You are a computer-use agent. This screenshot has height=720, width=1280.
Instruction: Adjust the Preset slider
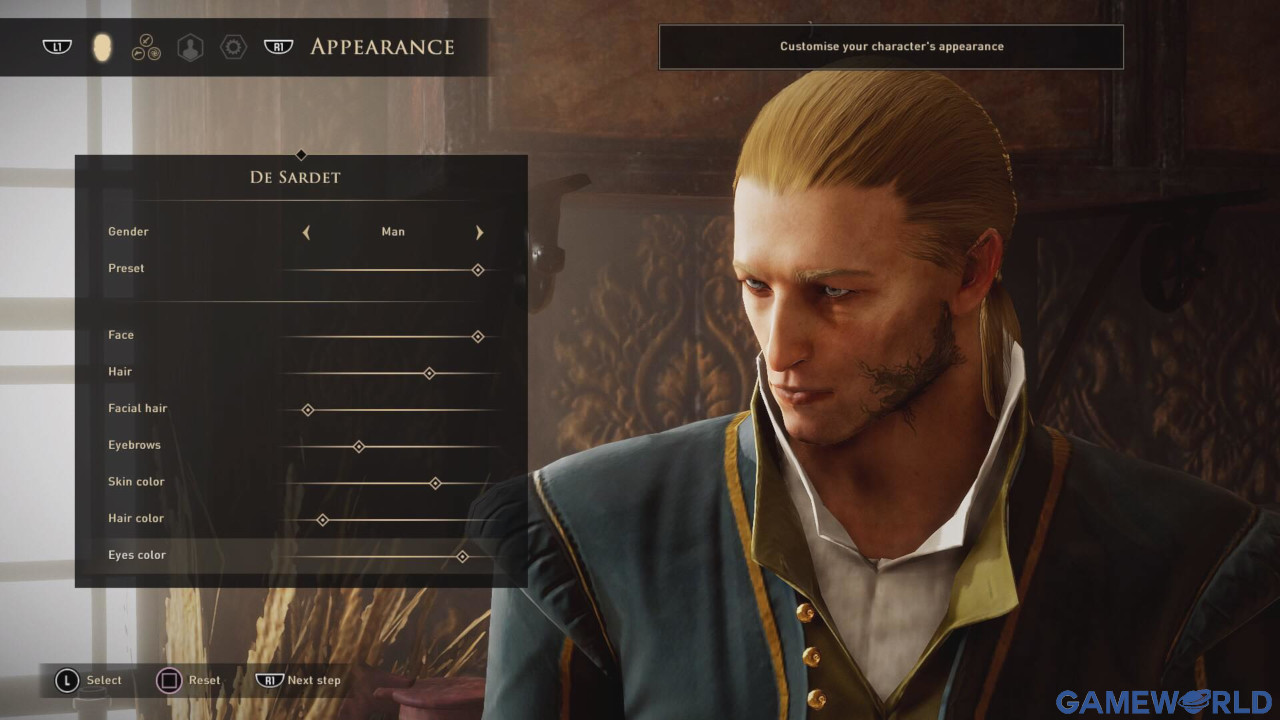(478, 270)
